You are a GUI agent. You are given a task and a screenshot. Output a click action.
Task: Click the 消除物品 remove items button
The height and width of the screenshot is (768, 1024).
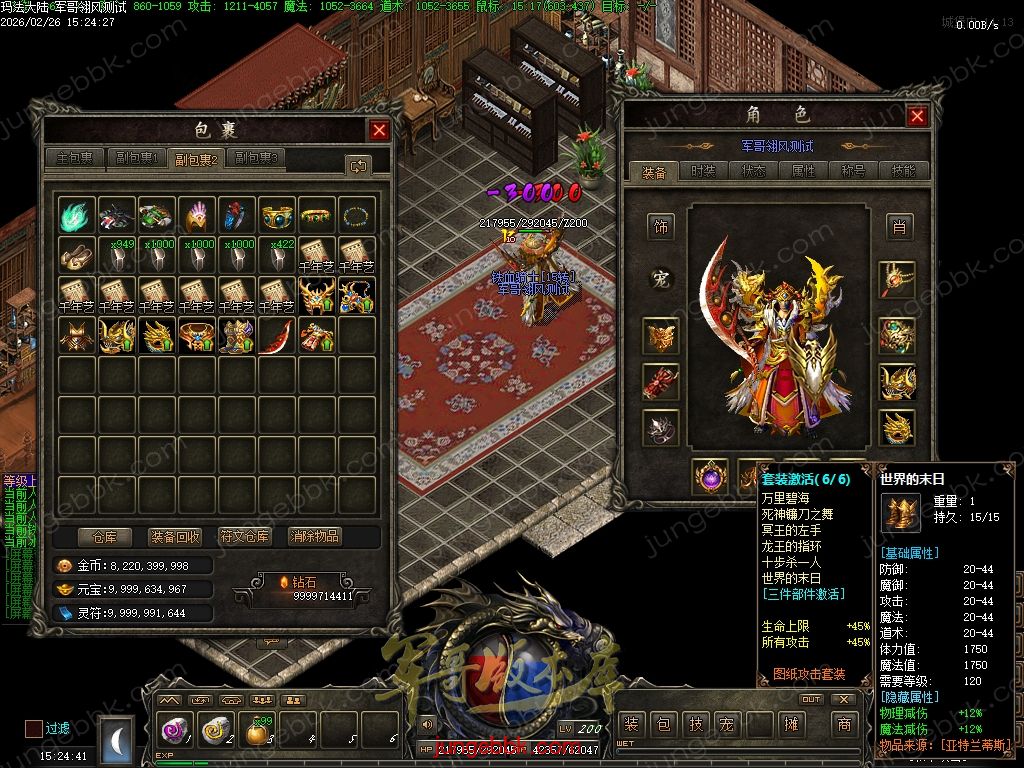click(x=315, y=536)
